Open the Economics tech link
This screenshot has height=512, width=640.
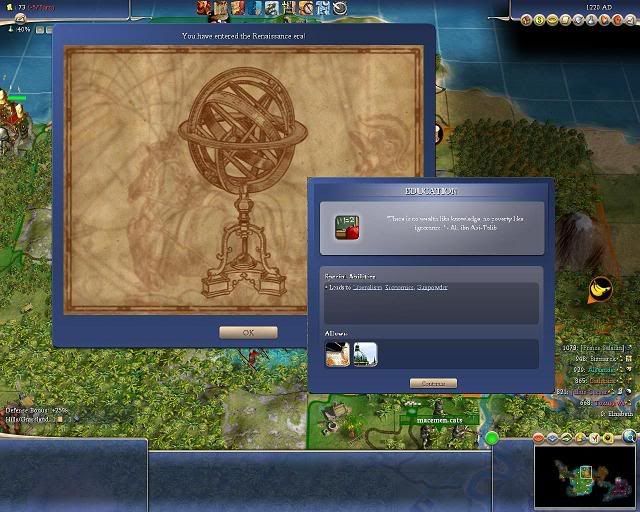399,287
